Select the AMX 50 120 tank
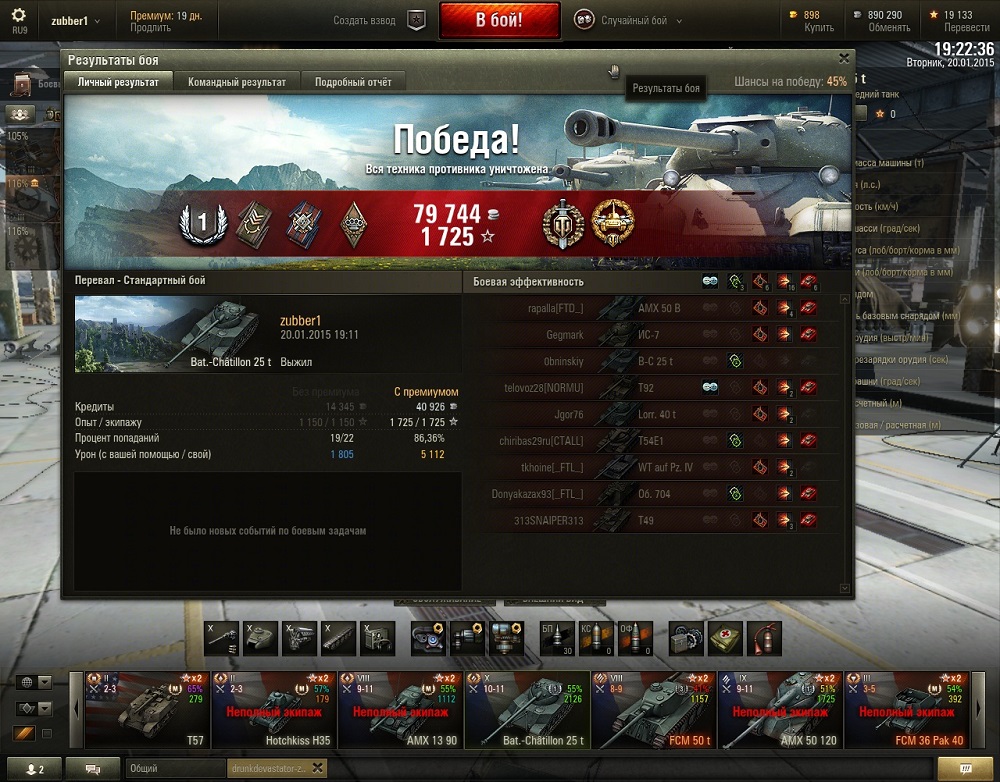The height and width of the screenshot is (782, 1000). click(x=780, y=710)
